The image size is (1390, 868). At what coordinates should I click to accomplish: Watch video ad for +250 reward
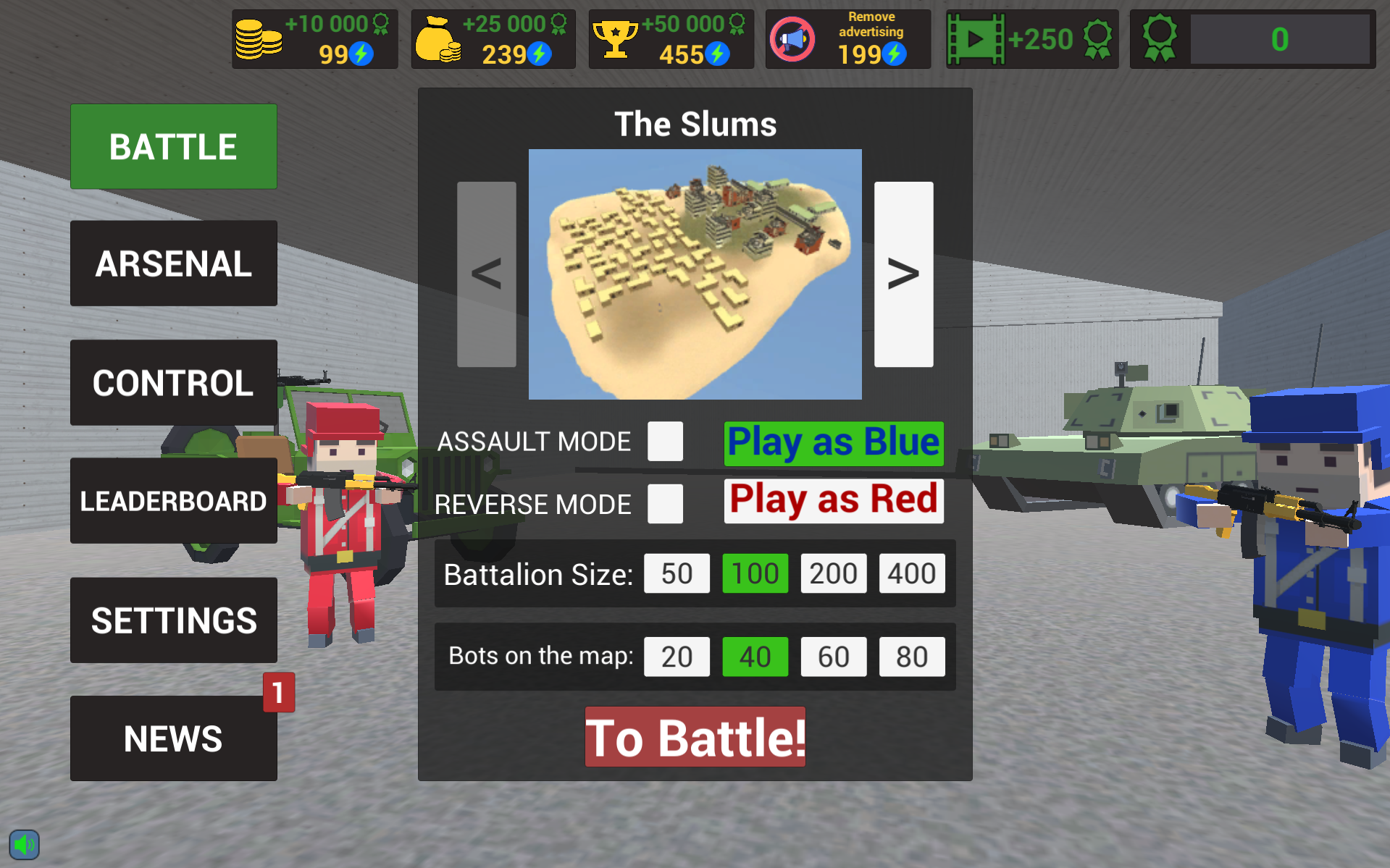pos(1031,39)
